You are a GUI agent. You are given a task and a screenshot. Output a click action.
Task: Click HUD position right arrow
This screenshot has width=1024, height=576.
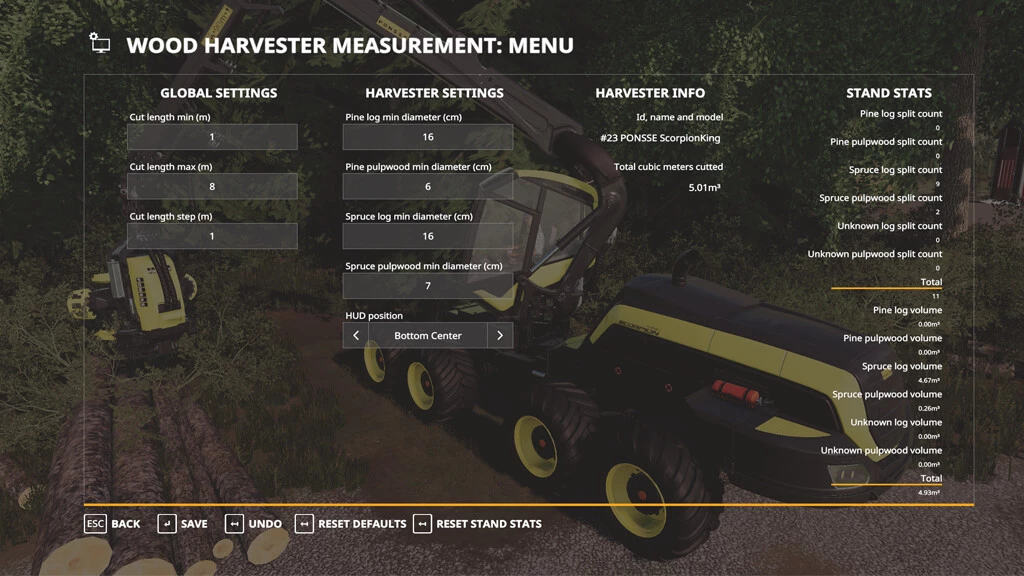pos(500,336)
